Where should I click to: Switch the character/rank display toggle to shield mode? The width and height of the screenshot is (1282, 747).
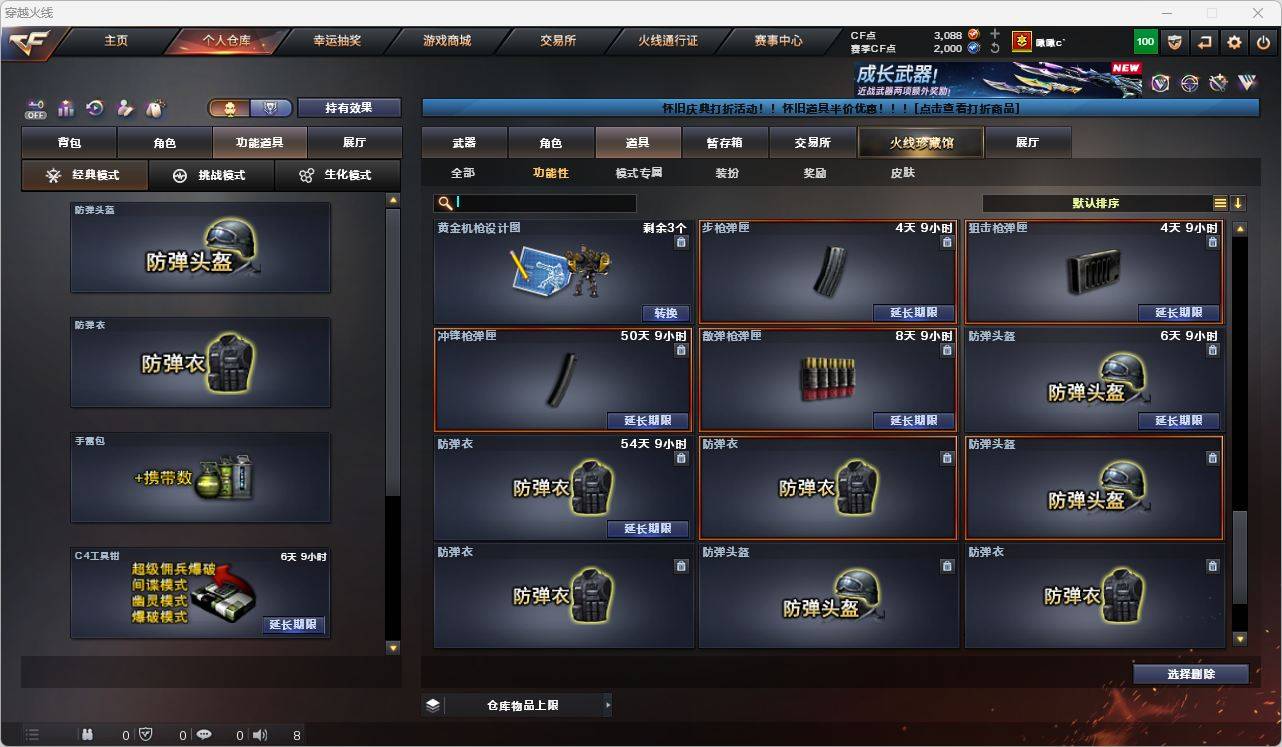(270, 107)
